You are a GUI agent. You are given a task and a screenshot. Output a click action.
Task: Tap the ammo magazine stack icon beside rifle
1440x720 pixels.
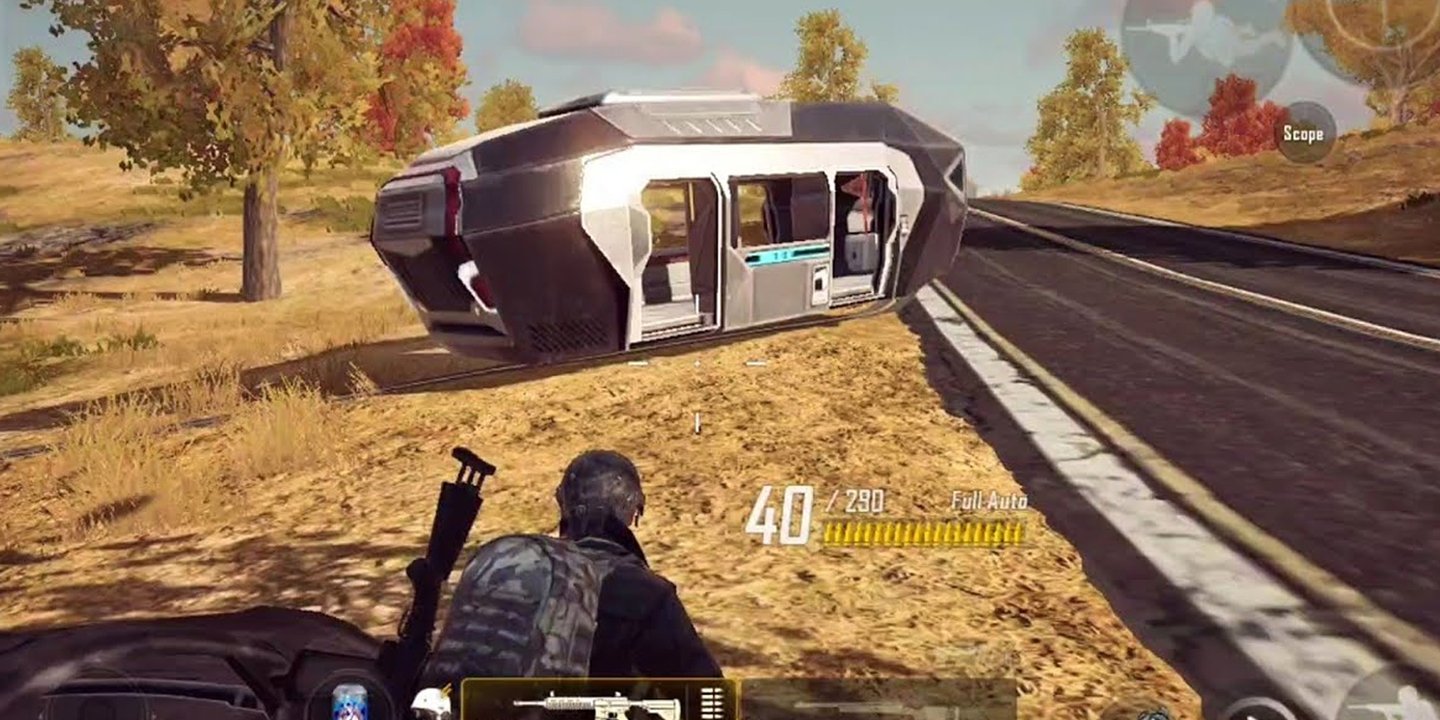[x=712, y=703]
